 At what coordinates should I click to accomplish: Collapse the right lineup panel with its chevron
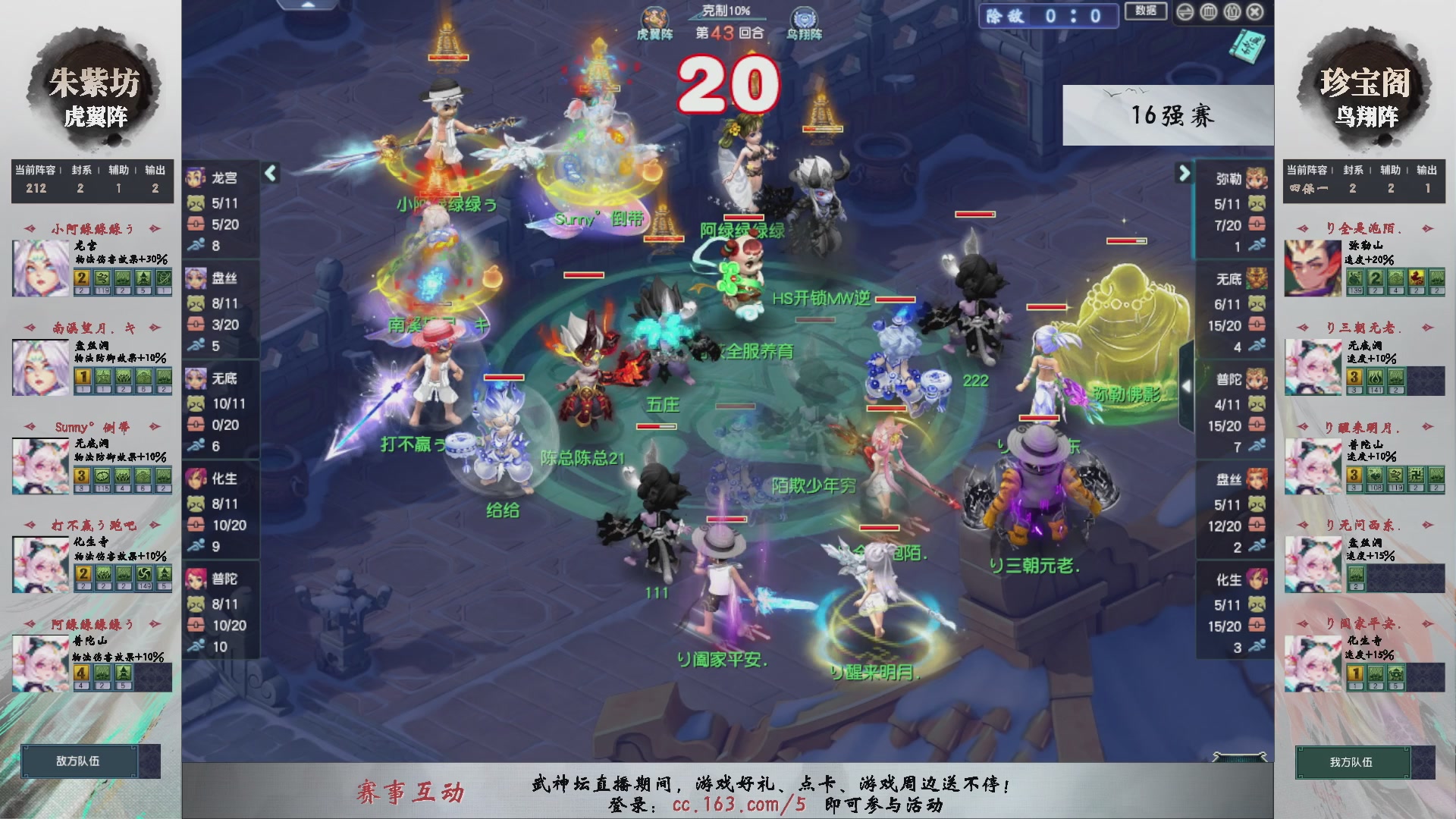click(1183, 173)
